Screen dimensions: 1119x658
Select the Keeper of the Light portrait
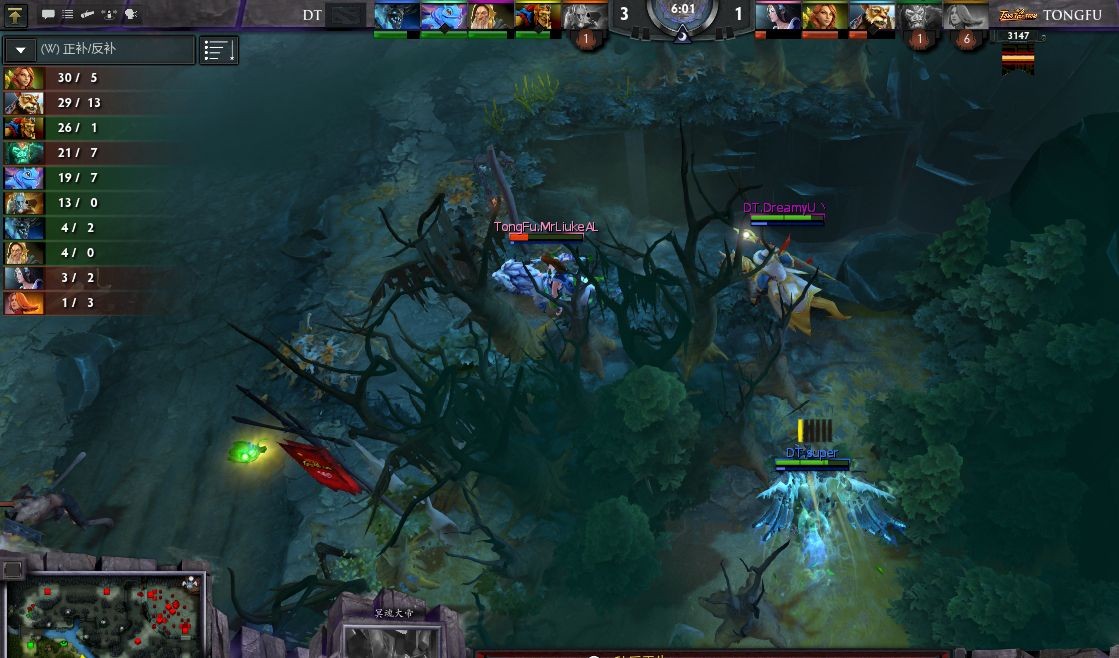pyautogui.click(x=490, y=17)
